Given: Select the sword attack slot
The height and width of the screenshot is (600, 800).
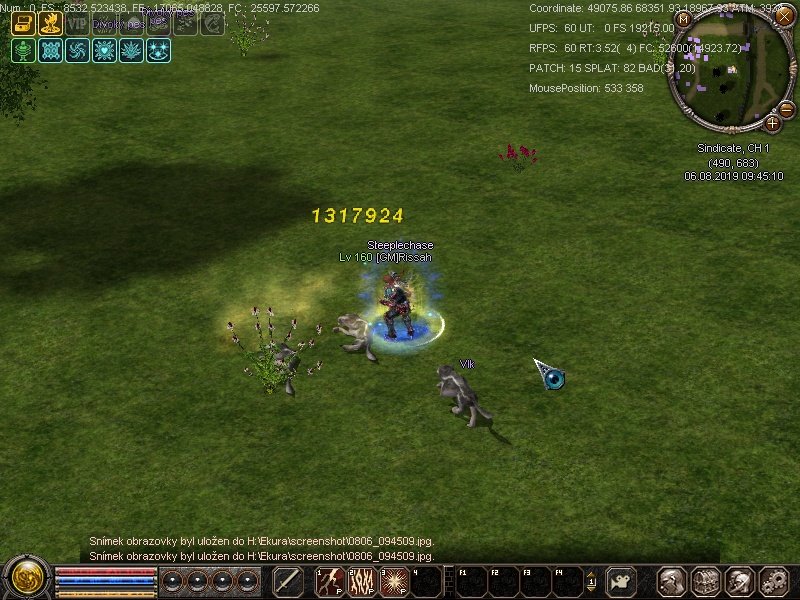Looking at the screenshot, I should 288,581.
